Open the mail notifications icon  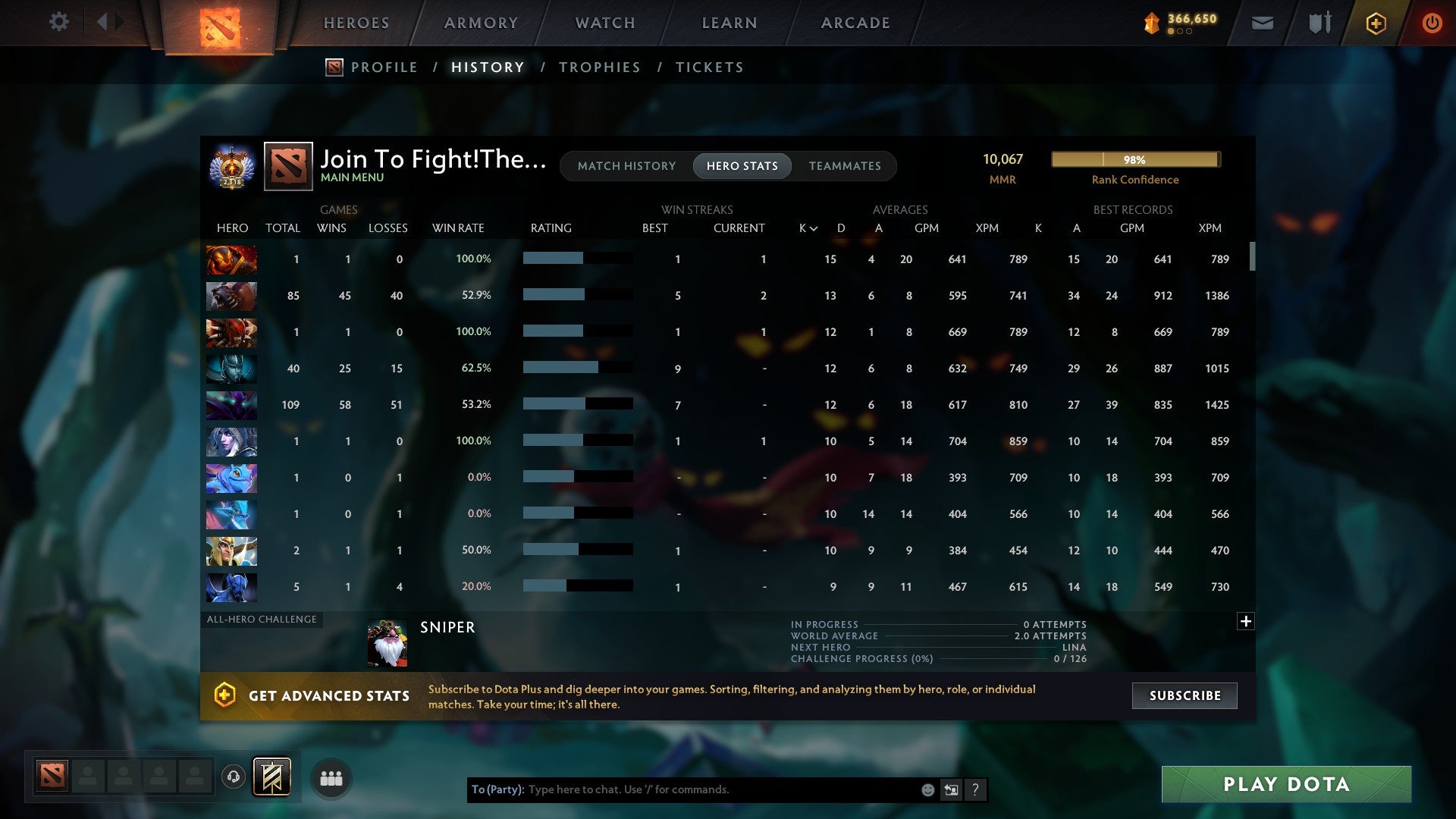1261,23
